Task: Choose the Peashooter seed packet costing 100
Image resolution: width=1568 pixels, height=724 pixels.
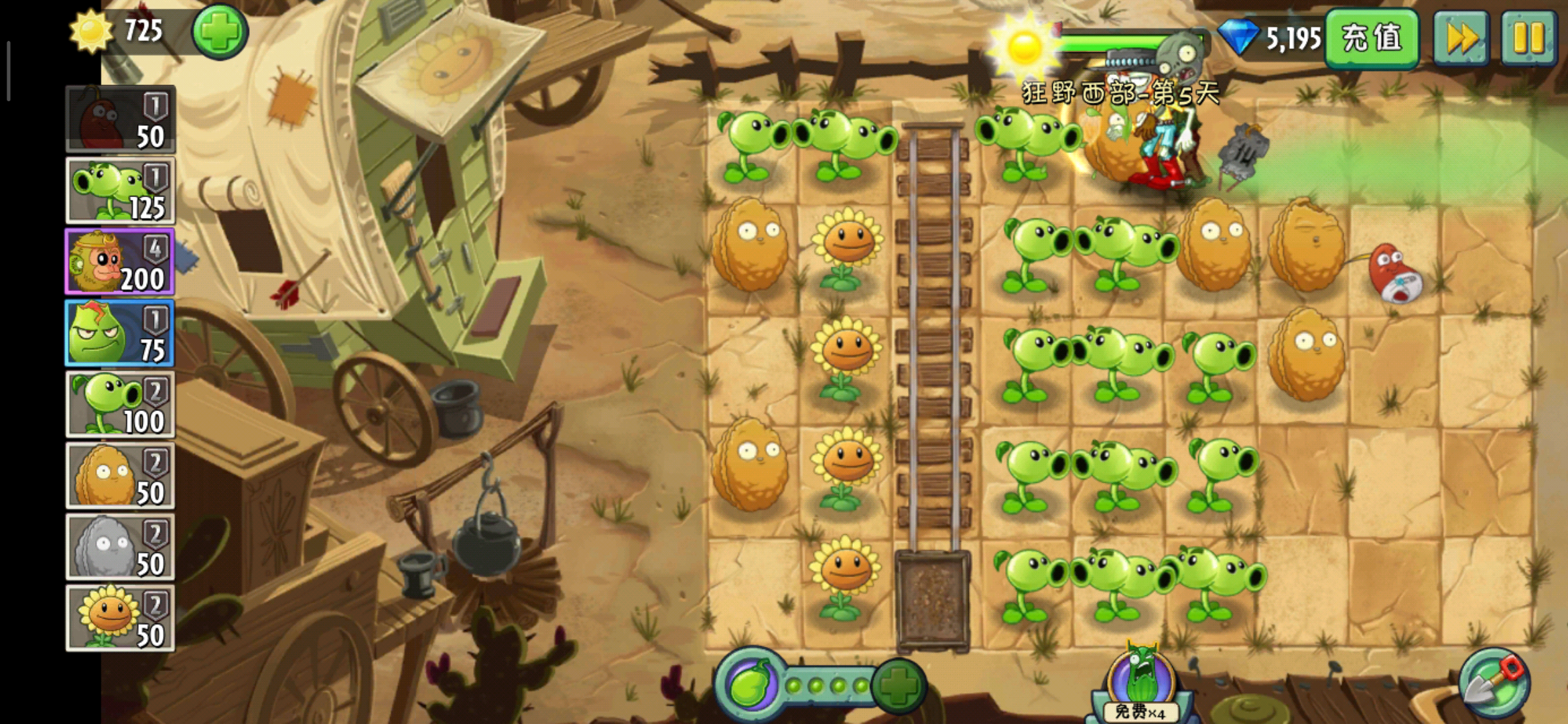Action: tap(120, 405)
